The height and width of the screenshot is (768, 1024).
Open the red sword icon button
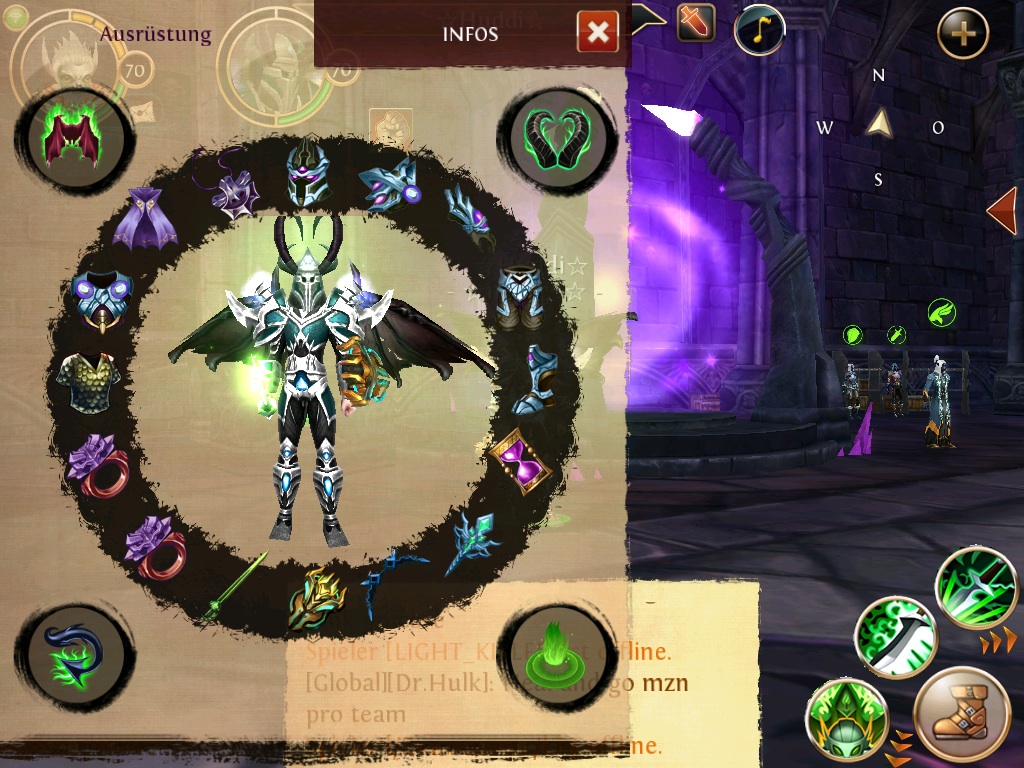pyautogui.click(x=696, y=22)
